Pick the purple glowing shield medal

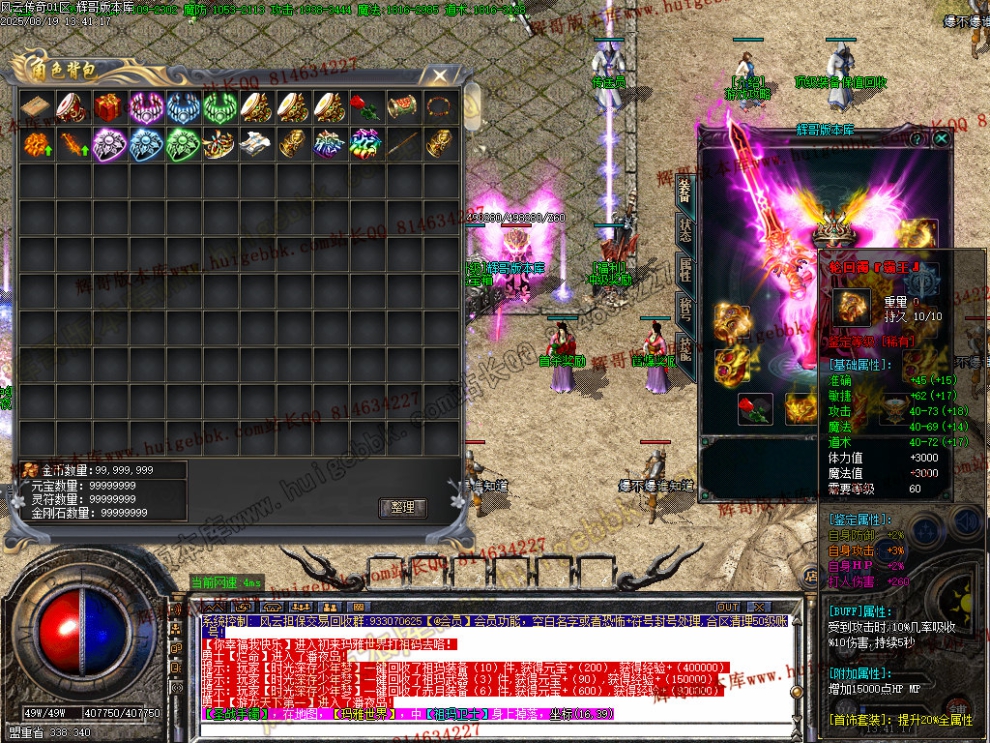pos(108,144)
